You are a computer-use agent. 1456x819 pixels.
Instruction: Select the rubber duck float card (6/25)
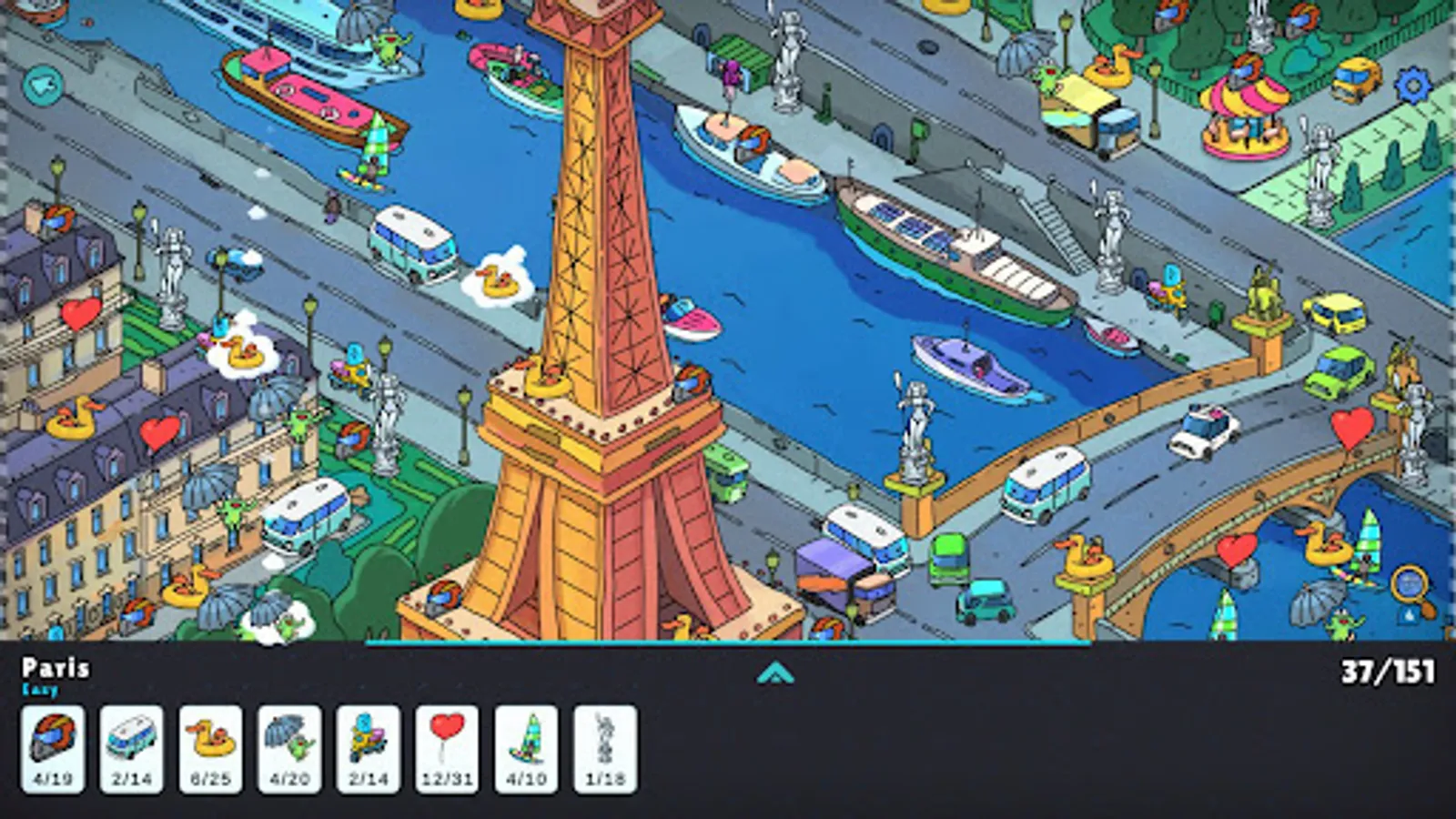tap(210, 742)
